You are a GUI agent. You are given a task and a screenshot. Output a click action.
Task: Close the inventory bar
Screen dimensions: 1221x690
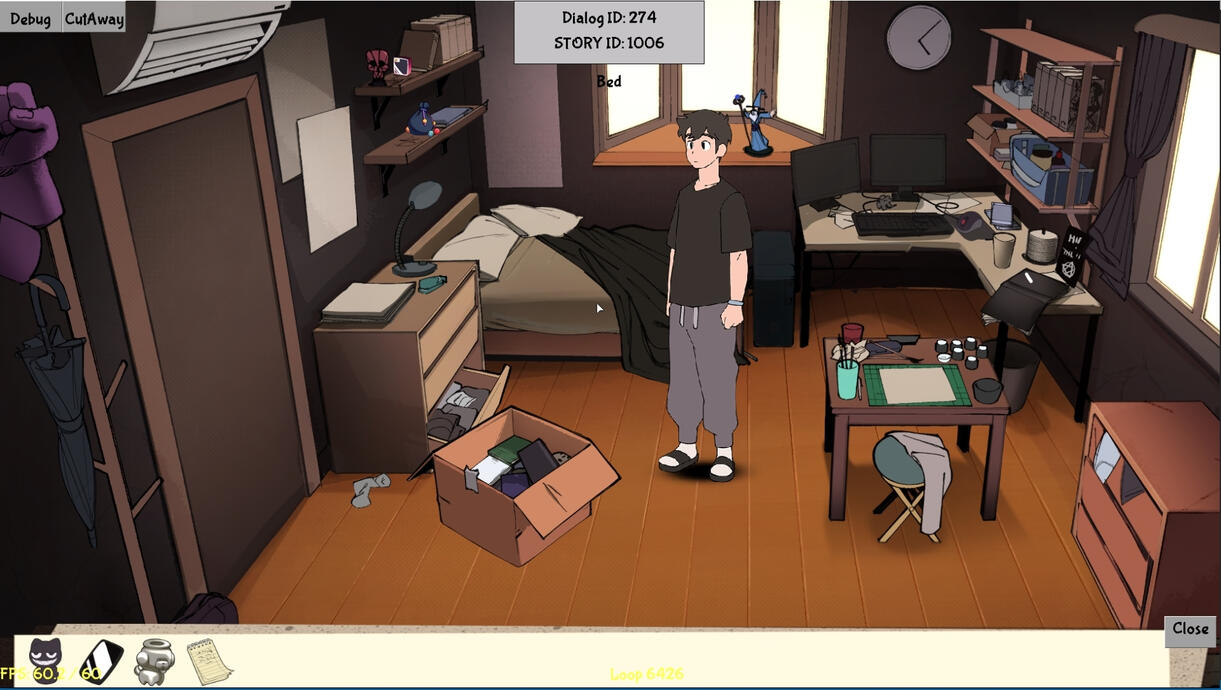pyautogui.click(x=1190, y=629)
